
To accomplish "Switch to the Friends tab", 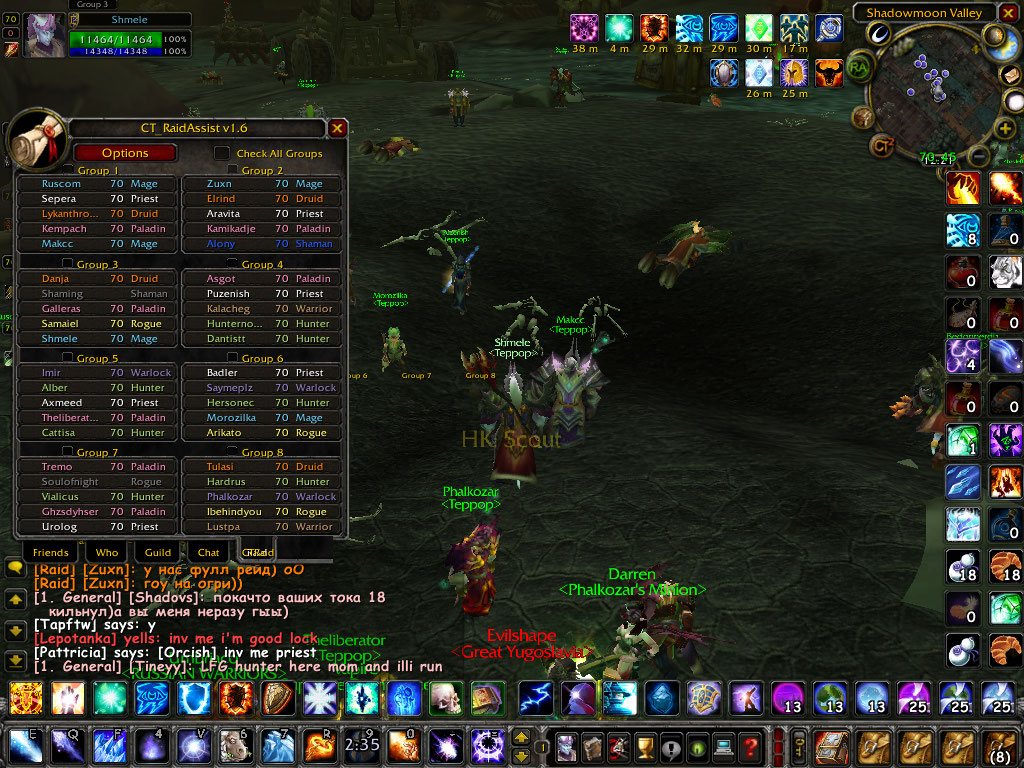I will 50,552.
